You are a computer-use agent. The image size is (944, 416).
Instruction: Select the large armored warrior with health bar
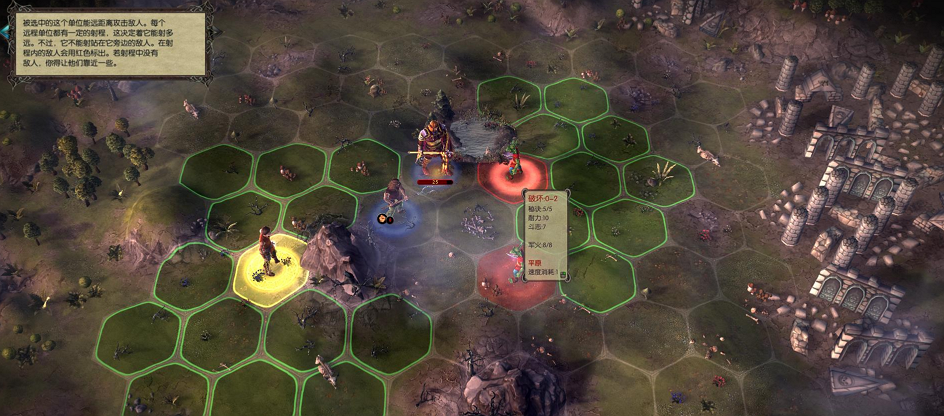pyautogui.click(x=433, y=150)
